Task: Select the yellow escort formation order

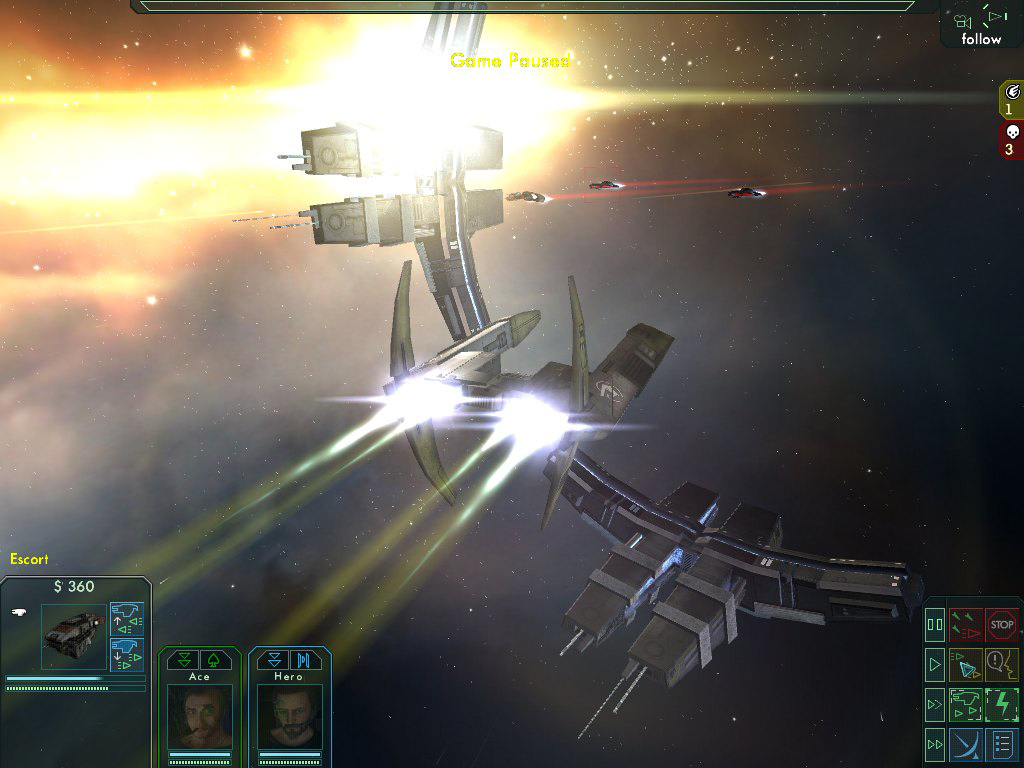Action: [966, 664]
